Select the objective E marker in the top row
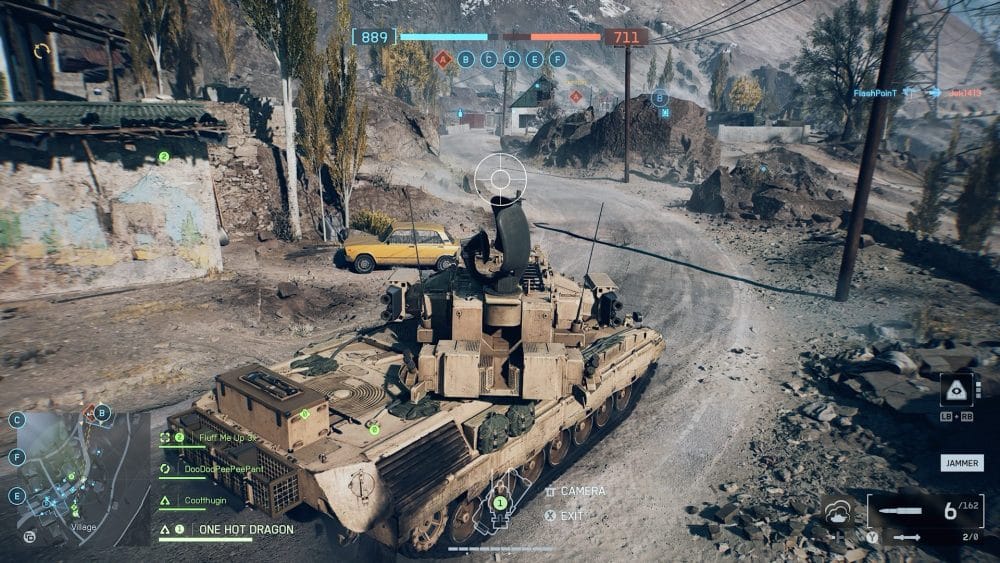 (x=535, y=59)
